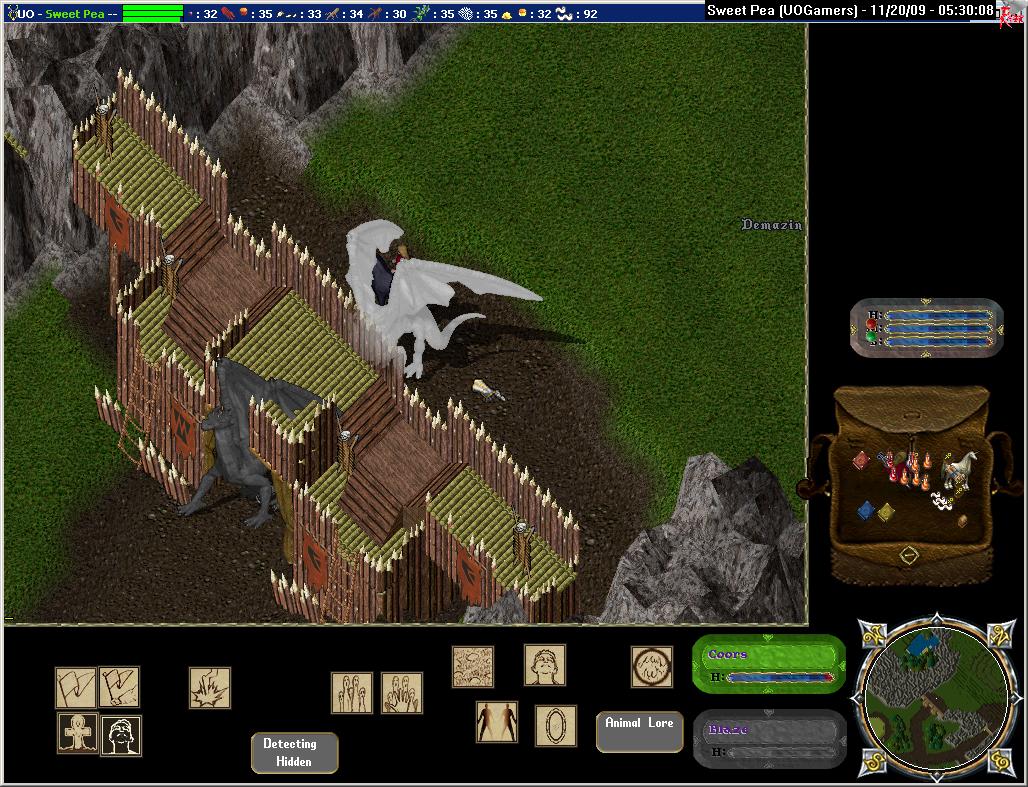Viewport: 1028px width, 787px height.
Task: Click the white unicorn statuette in backpack
Action: click(962, 466)
